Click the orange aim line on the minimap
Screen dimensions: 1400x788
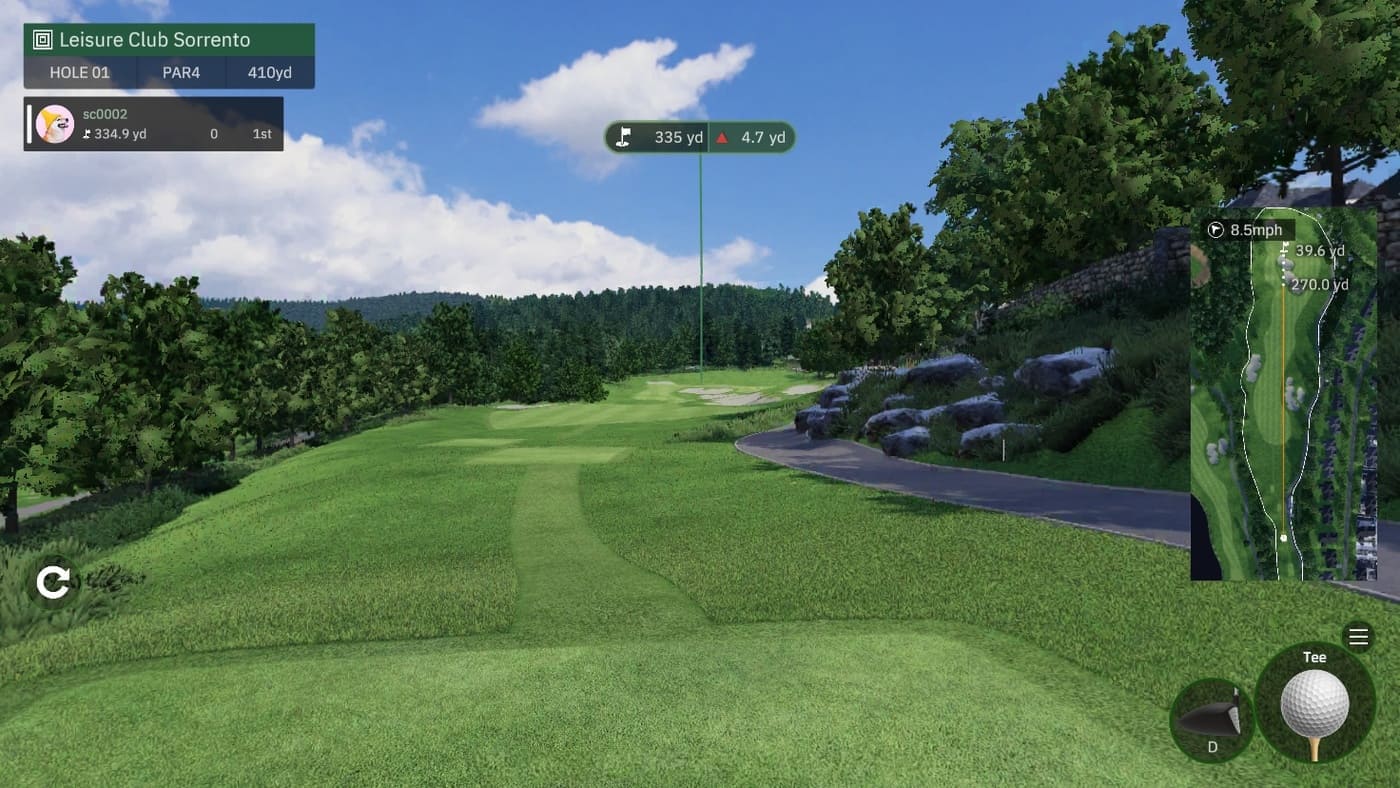pyautogui.click(x=1283, y=420)
